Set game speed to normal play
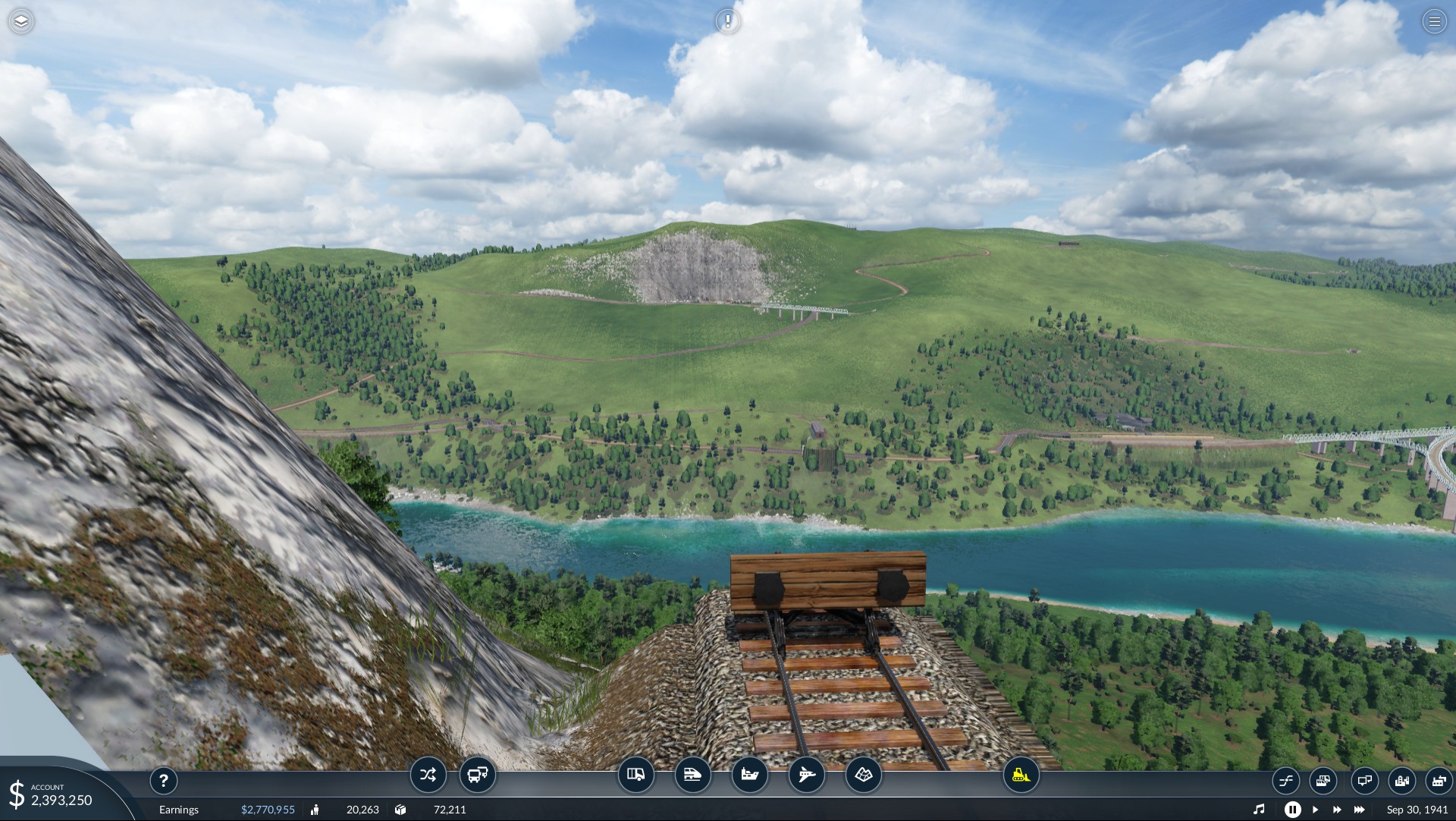 pos(1315,810)
